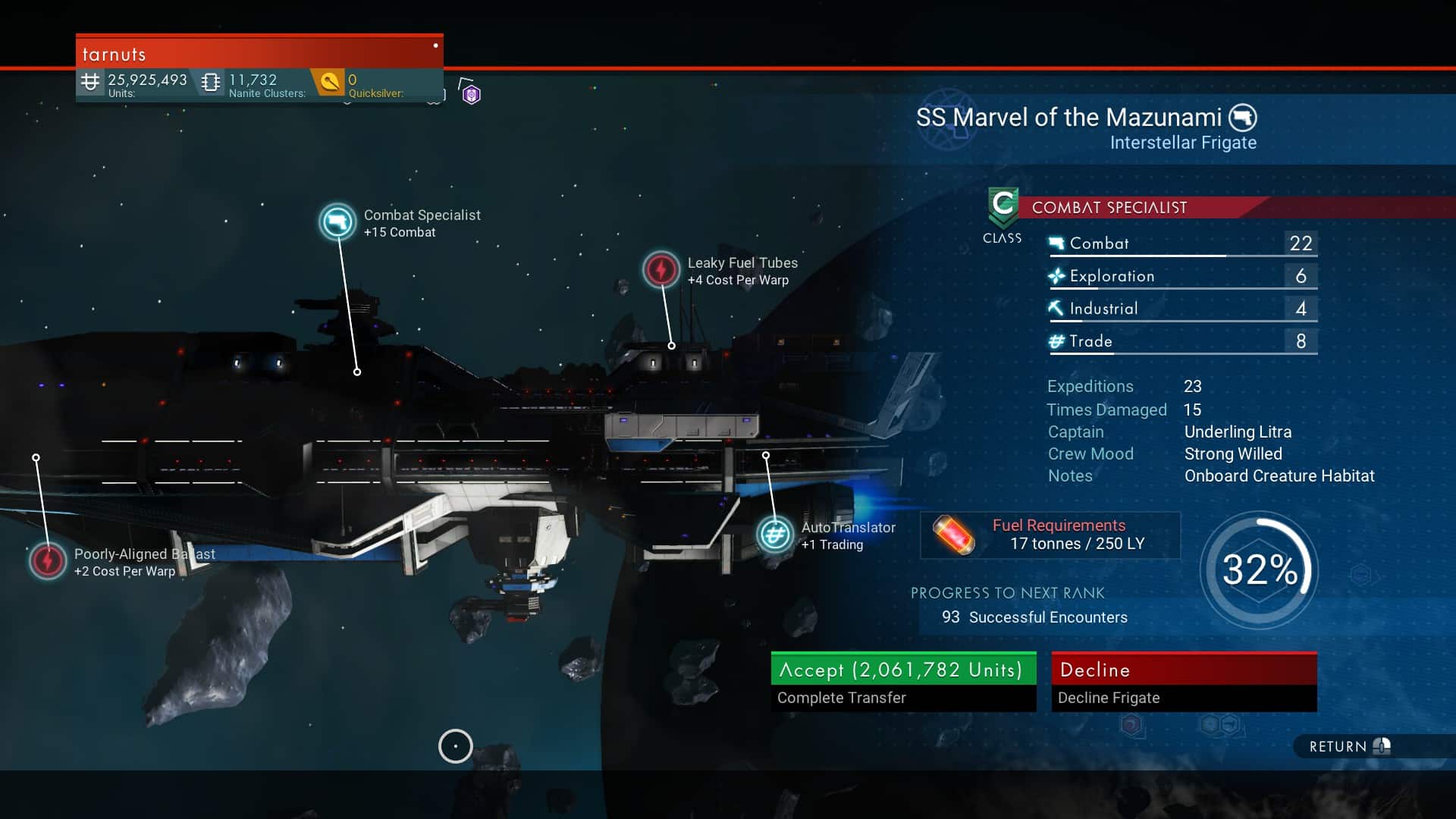Click the Leaky Fuel Tubes warning marker
This screenshot has width=1456, height=819.
point(661,270)
